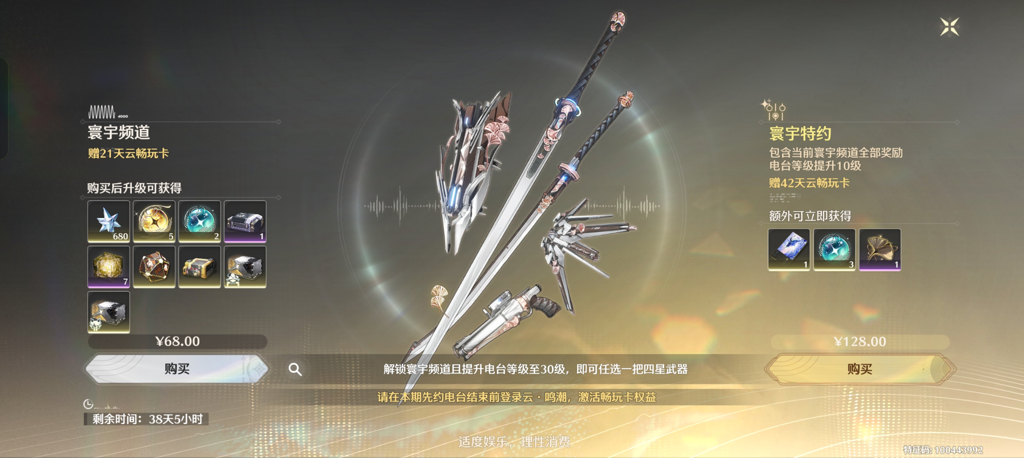Buy the ¥128.00 寰宇特约 bundle

[x=859, y=369]
